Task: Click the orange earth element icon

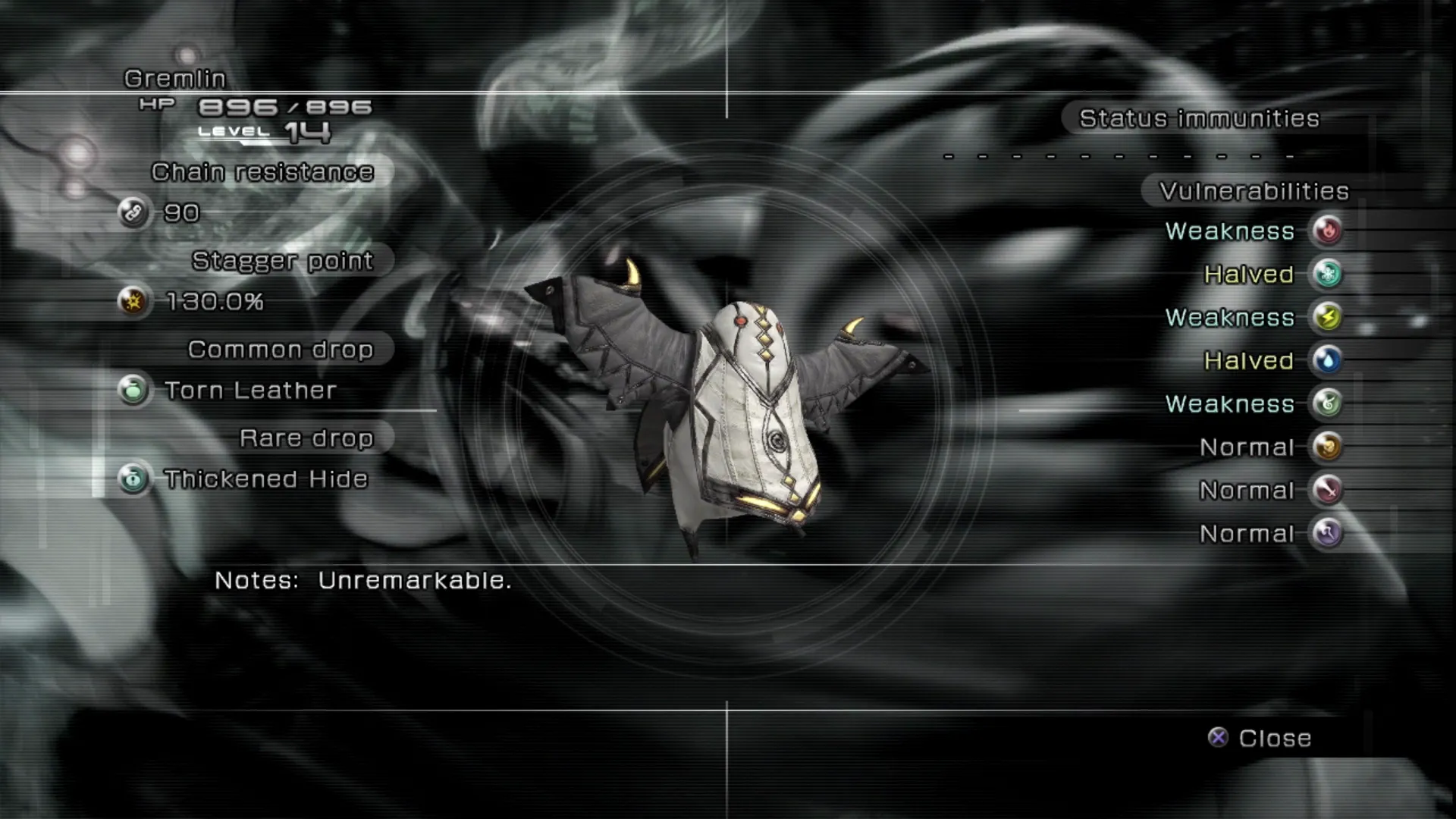Action: click(x=1327, y=447)
